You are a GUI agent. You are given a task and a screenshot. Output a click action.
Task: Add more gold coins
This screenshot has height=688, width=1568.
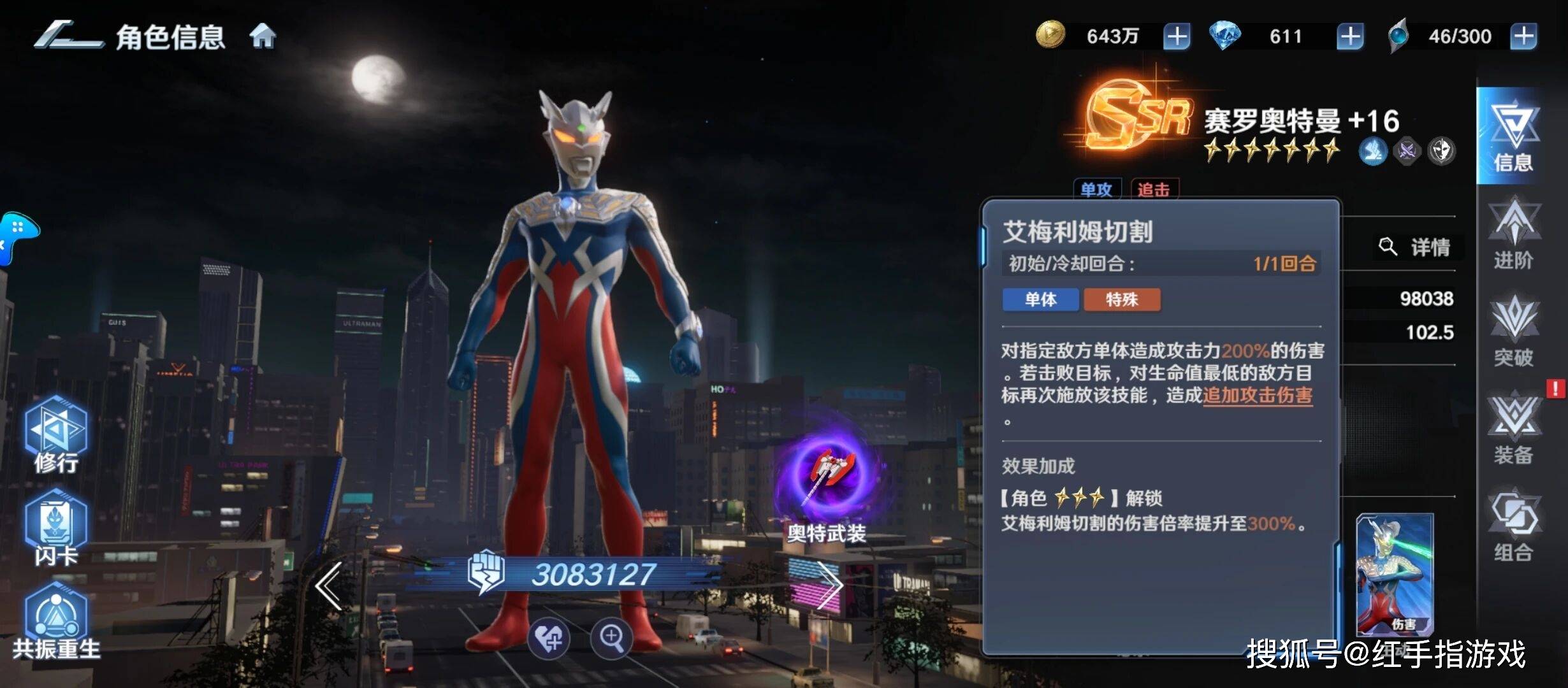(x=1176, y=36)
